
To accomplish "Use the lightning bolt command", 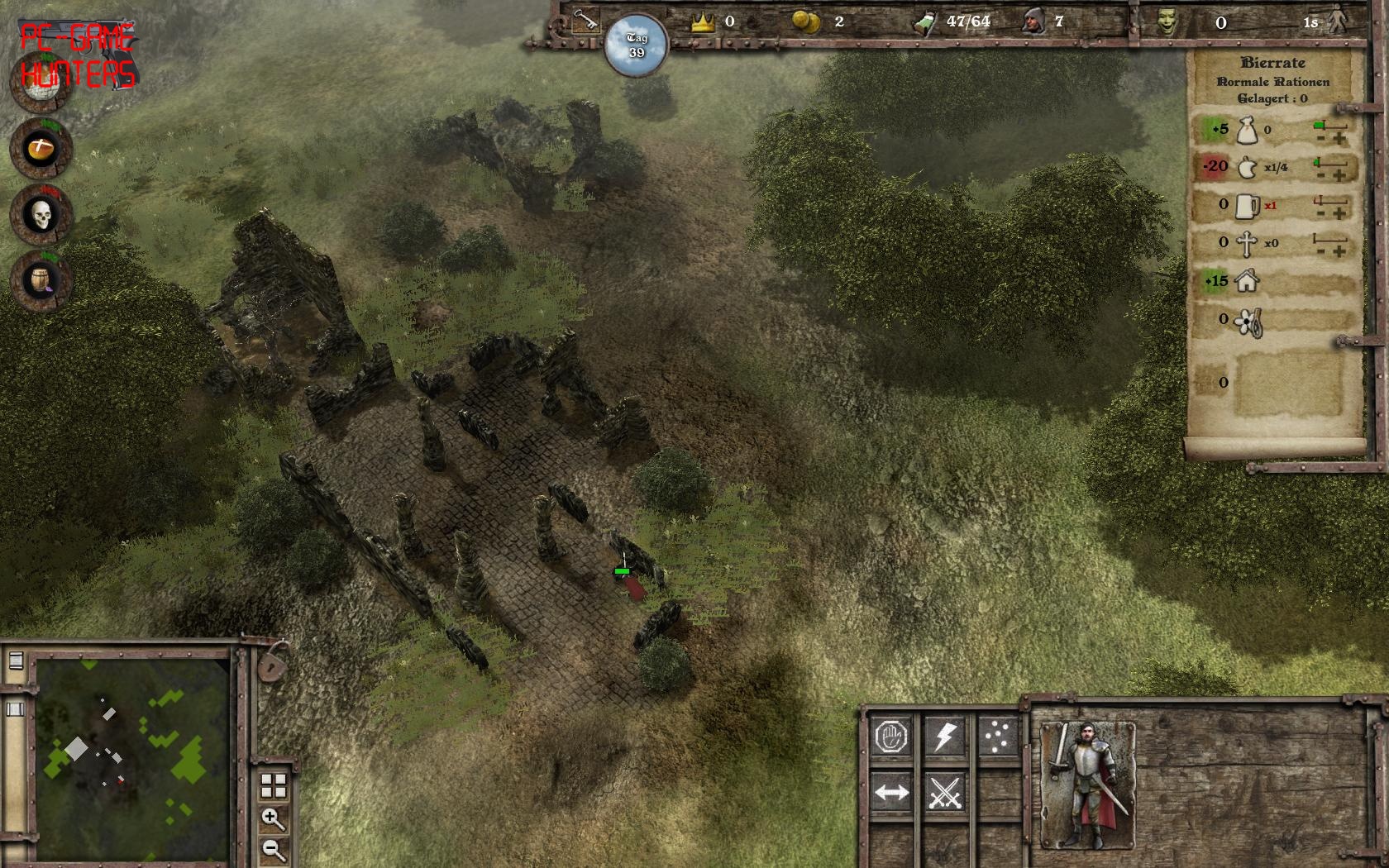I will pyautogui.click(x=945, y=736).
